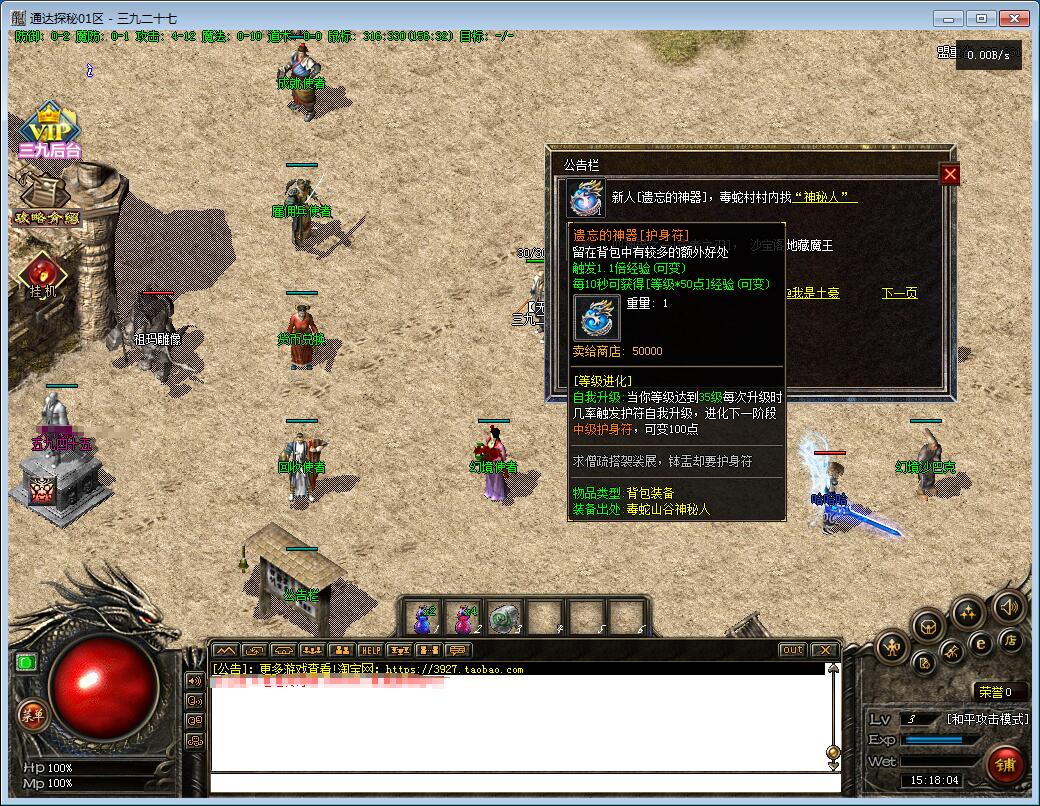Click the HELP button above the chat

click(371, 650)
